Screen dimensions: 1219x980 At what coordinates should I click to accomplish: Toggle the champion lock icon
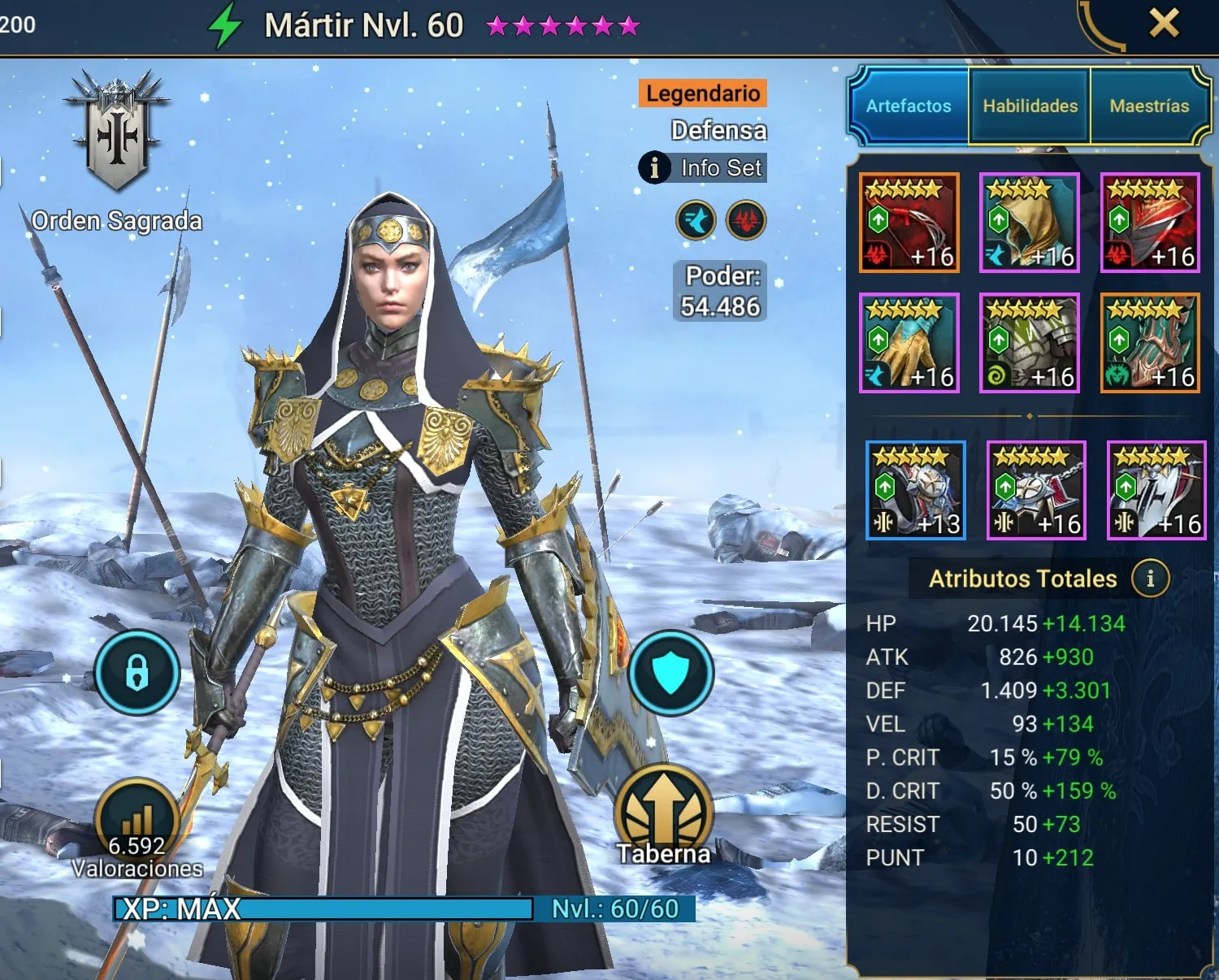click(x=137, y=673)
